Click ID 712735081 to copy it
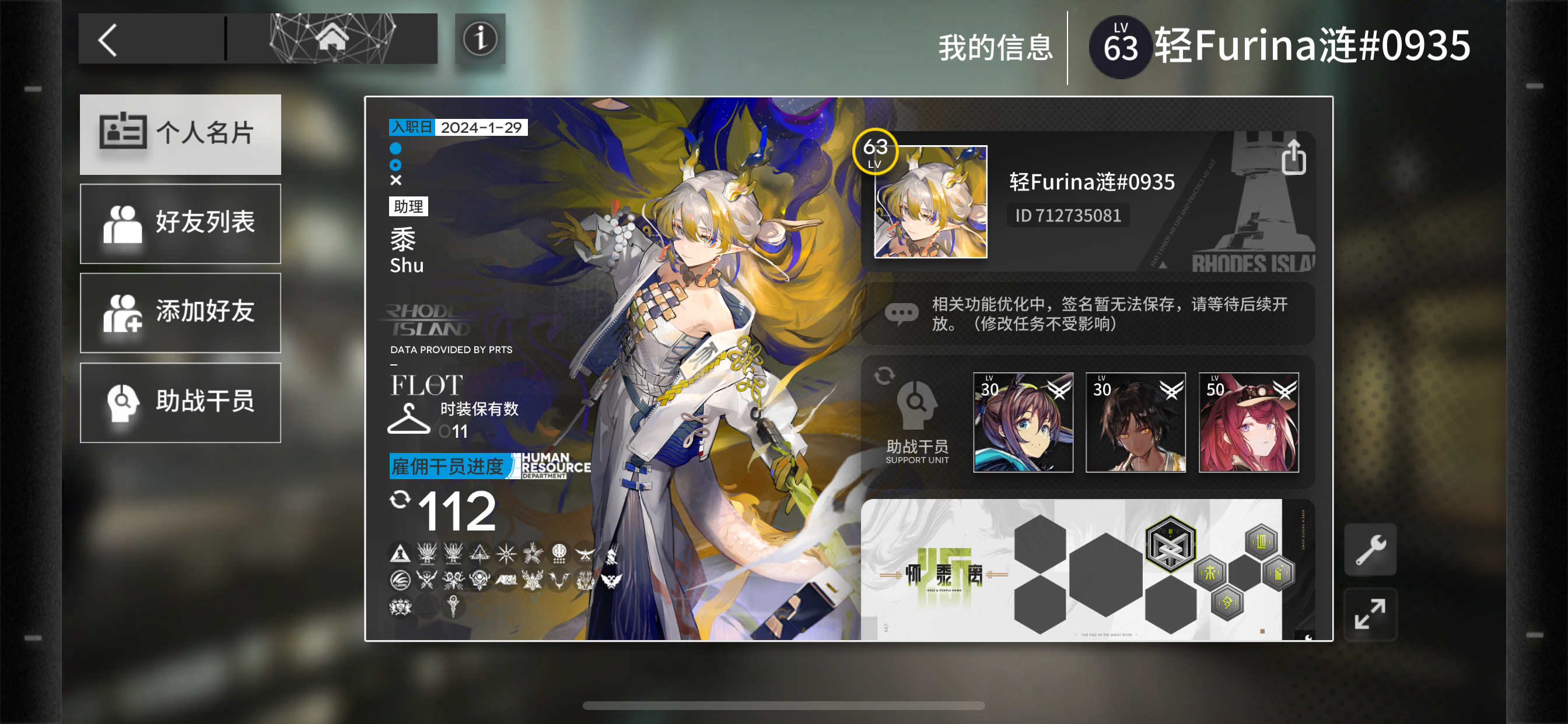The height and width of the screenshot is (724, 1568). tap(1068, 215)
